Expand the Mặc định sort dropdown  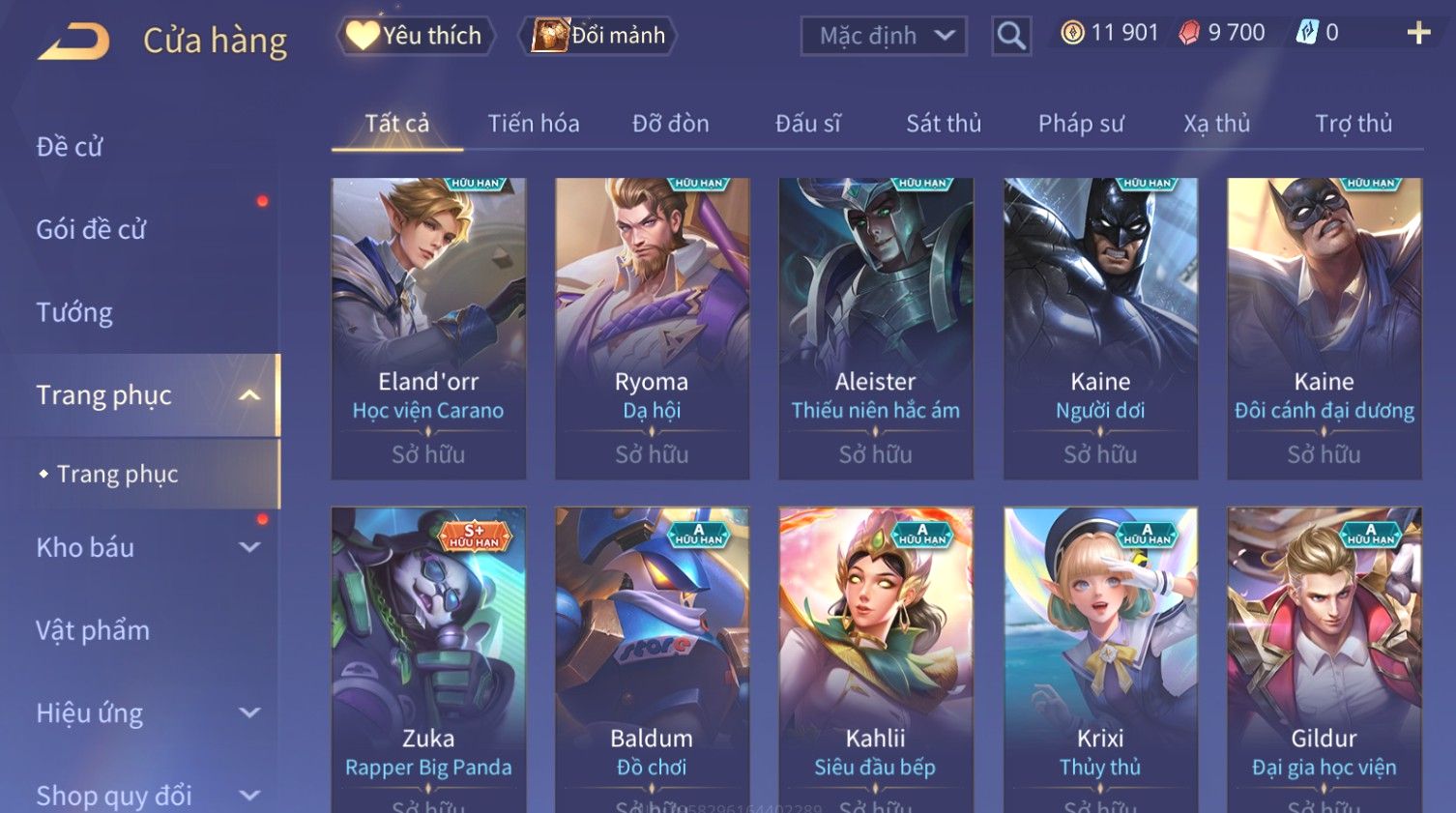coord(884,36)
